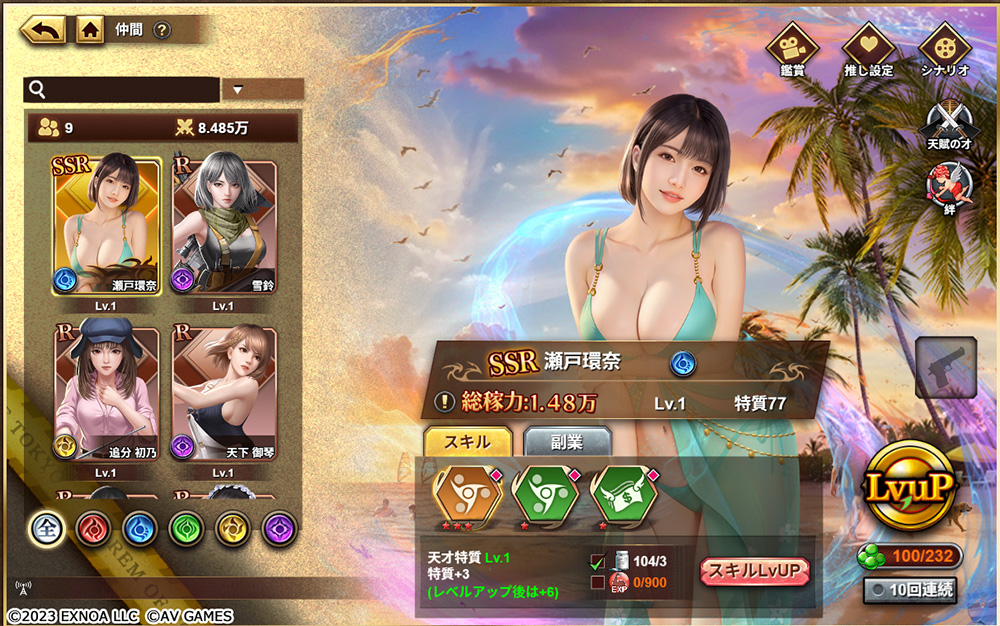Open the 鑑賞 viewing mode
The width and height of the screenshot is (1000, 626).
[793, 48]
